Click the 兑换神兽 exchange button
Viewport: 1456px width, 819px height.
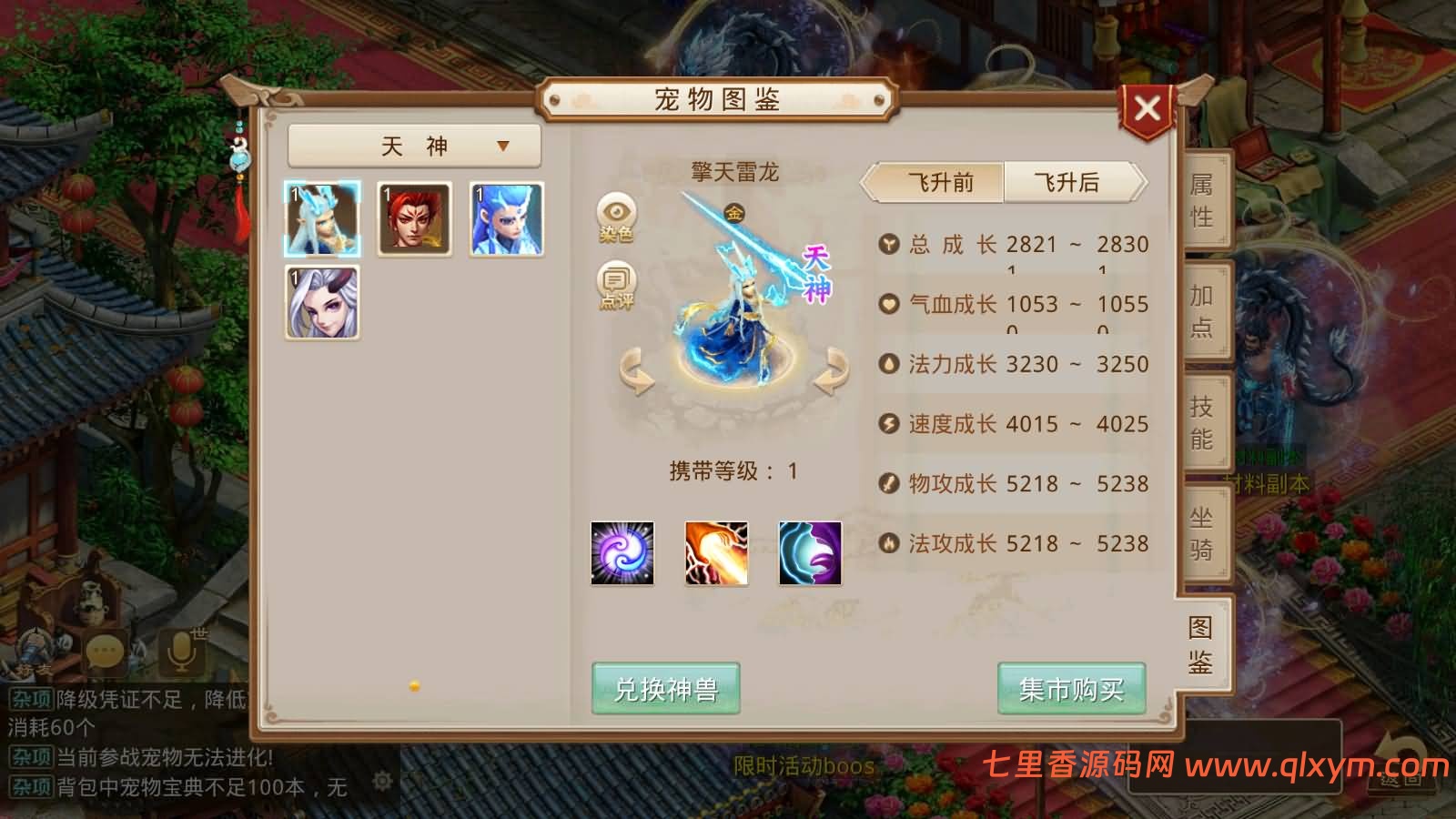[x=665, y=690]
